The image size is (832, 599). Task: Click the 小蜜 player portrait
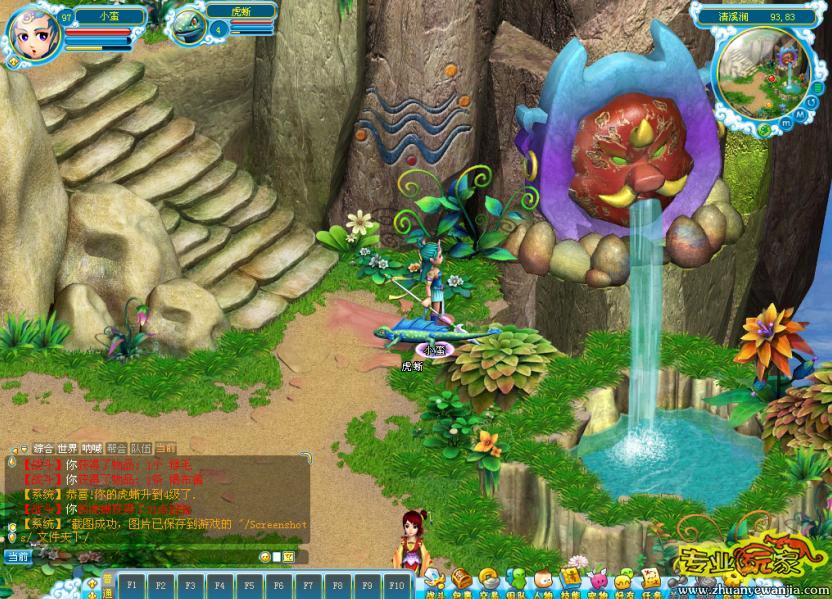36,35
